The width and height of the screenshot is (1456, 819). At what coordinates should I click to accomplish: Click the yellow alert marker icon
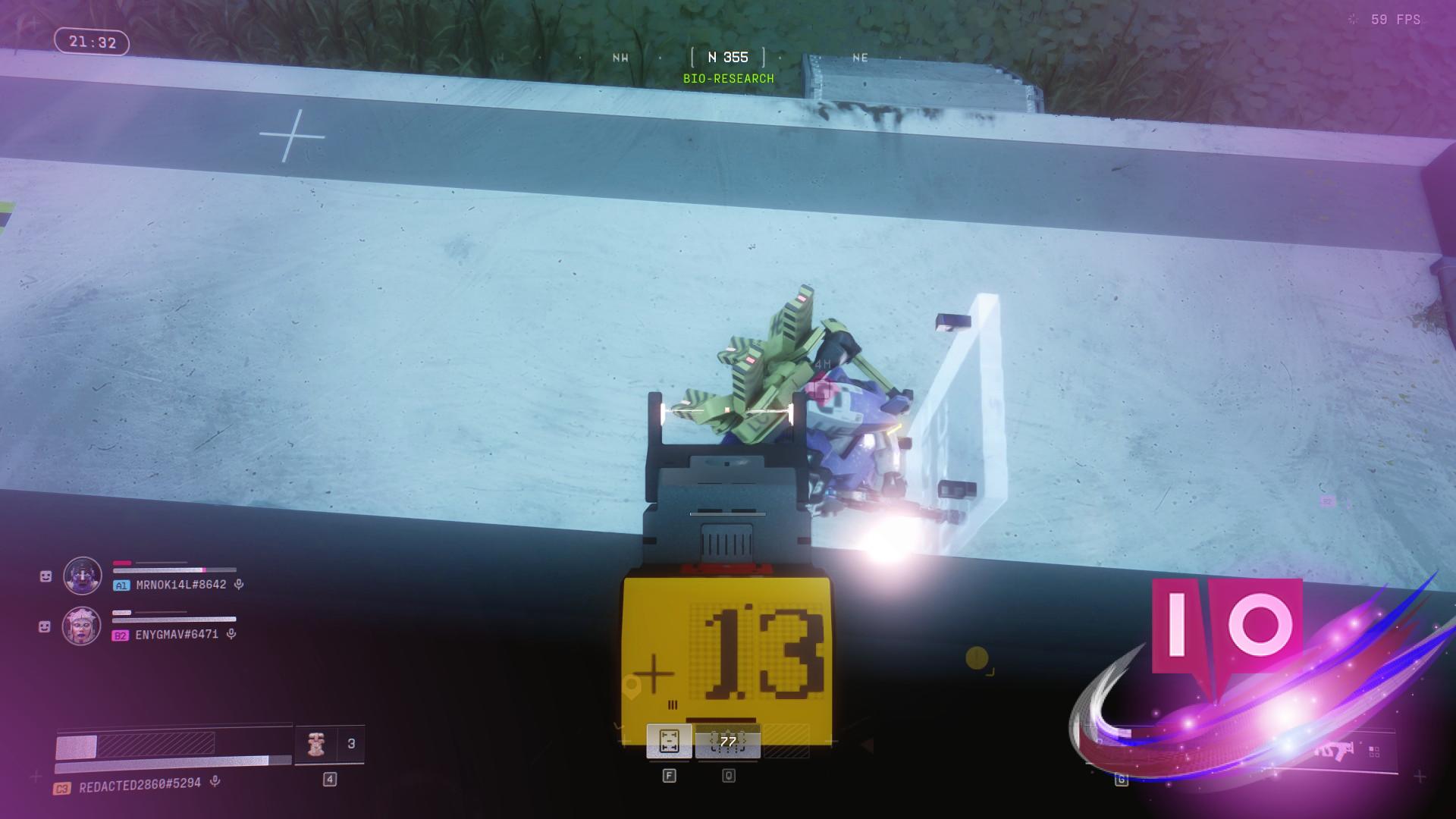tap(977, 657)
